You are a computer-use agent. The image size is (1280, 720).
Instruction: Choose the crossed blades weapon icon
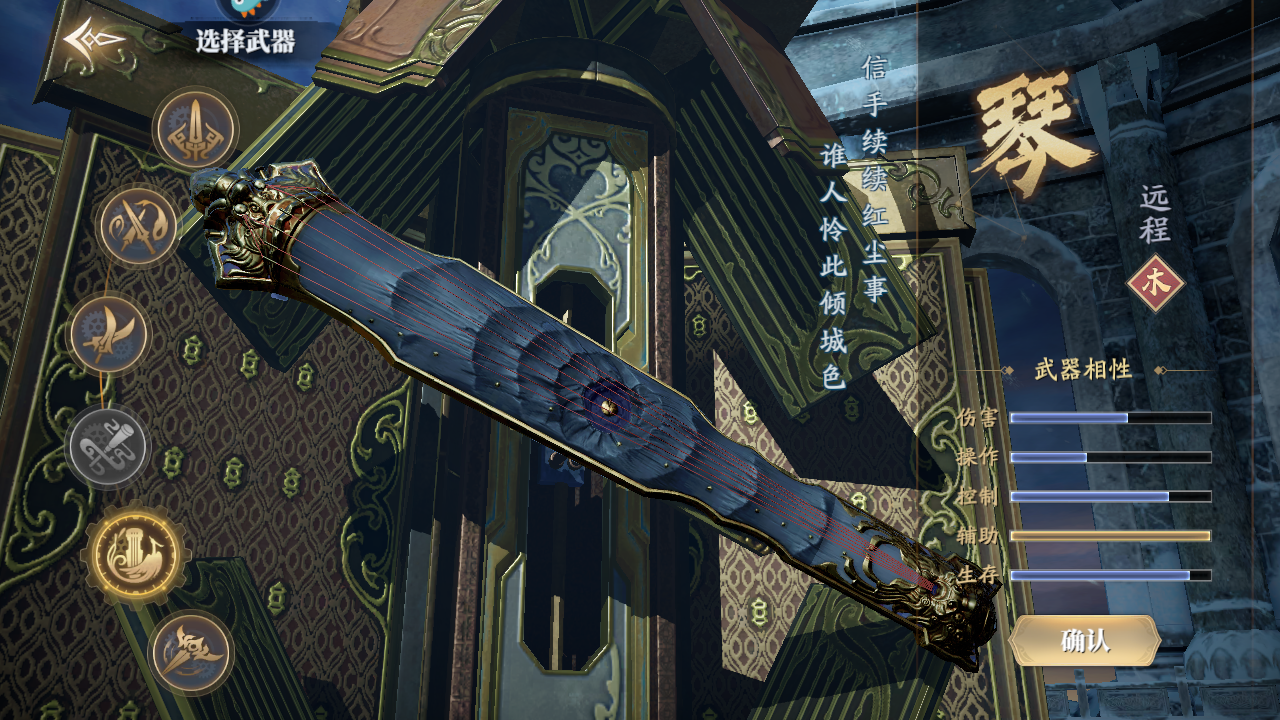coord(139,227)
